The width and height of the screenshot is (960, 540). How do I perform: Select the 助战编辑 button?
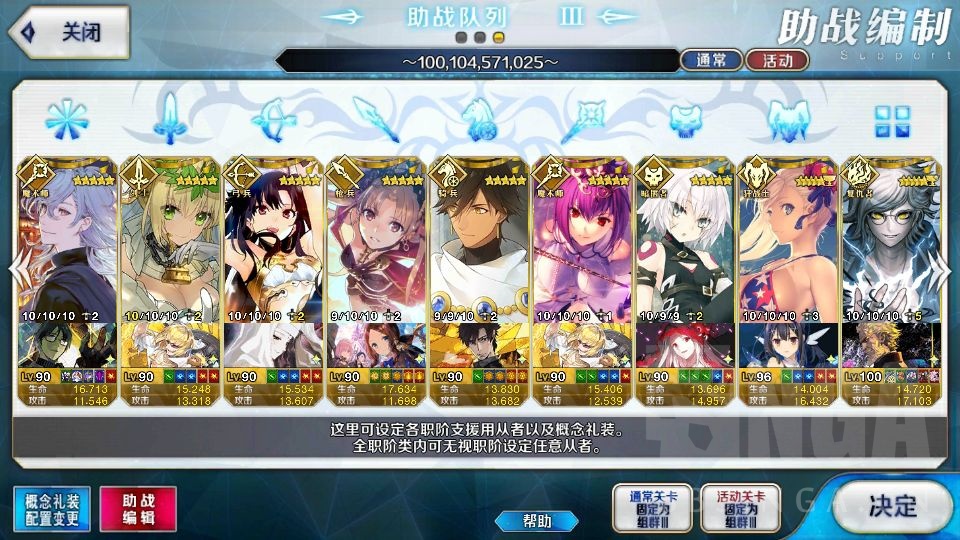(137, 509)
